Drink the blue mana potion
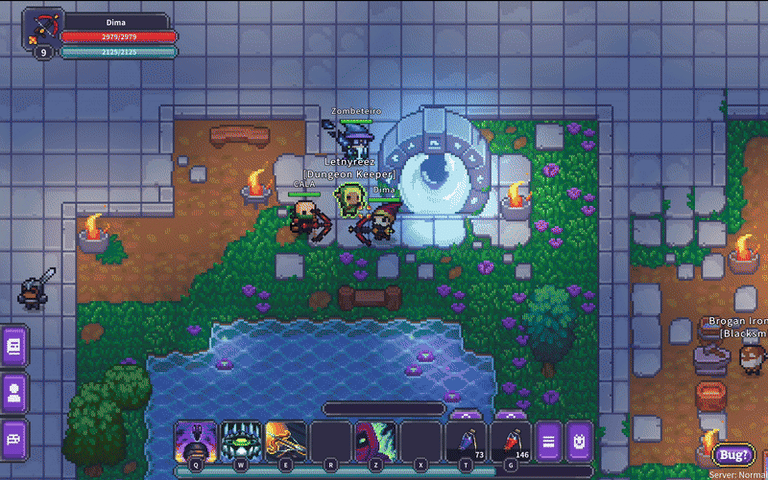Viewport: 768px width, 480px height. (x=466, y=440)
